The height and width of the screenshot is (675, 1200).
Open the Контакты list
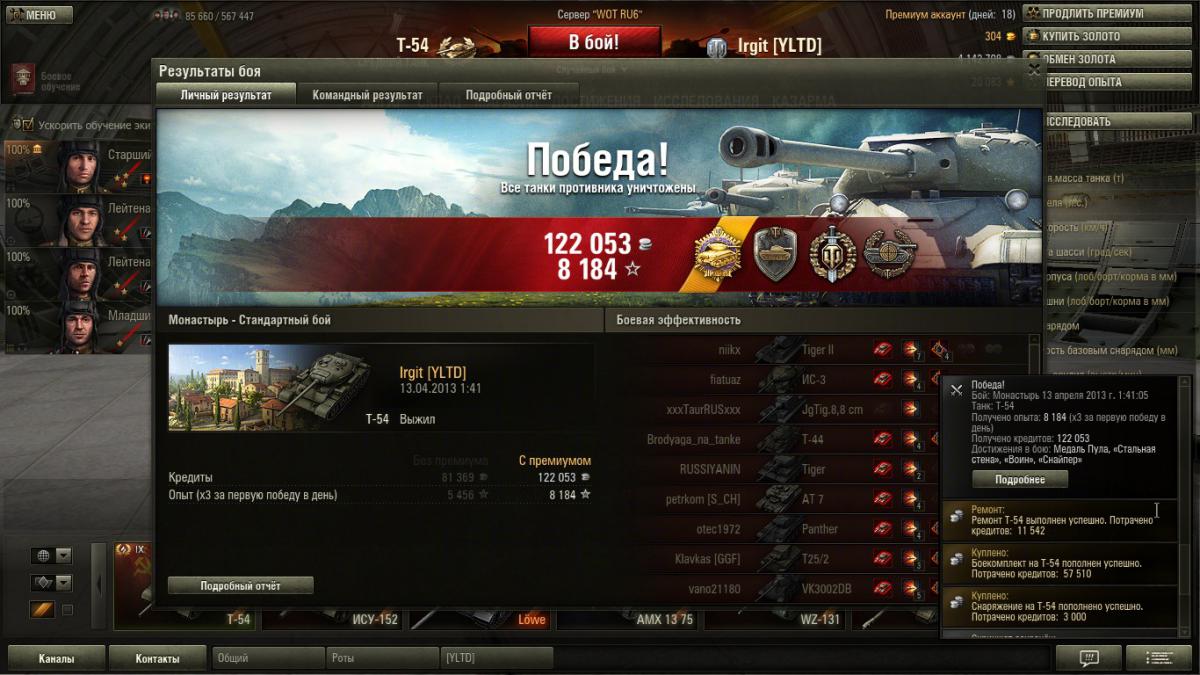pos(158,658)
